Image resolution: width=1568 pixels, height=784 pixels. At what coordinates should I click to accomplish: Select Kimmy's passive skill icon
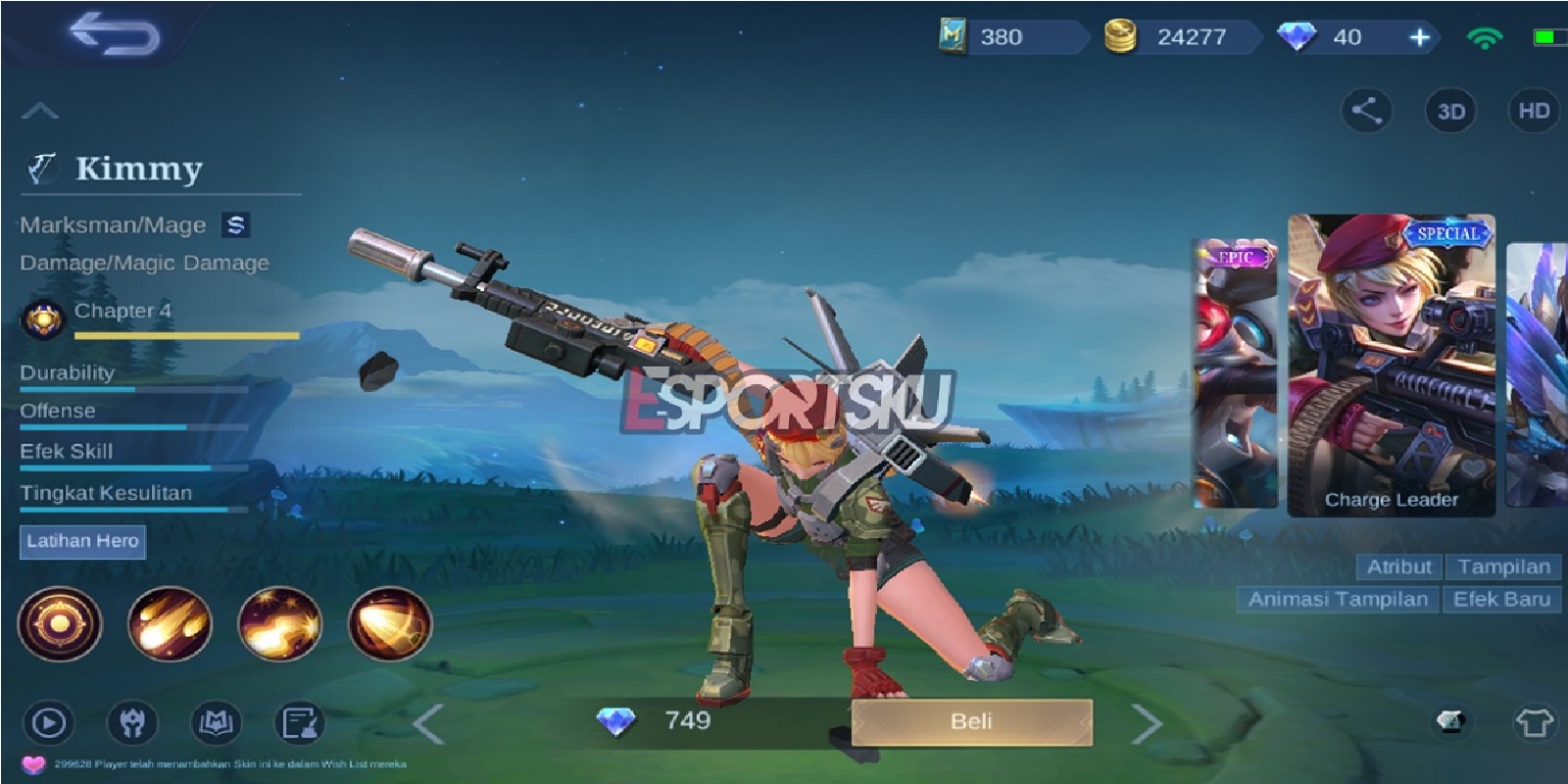tap(59, 622)
